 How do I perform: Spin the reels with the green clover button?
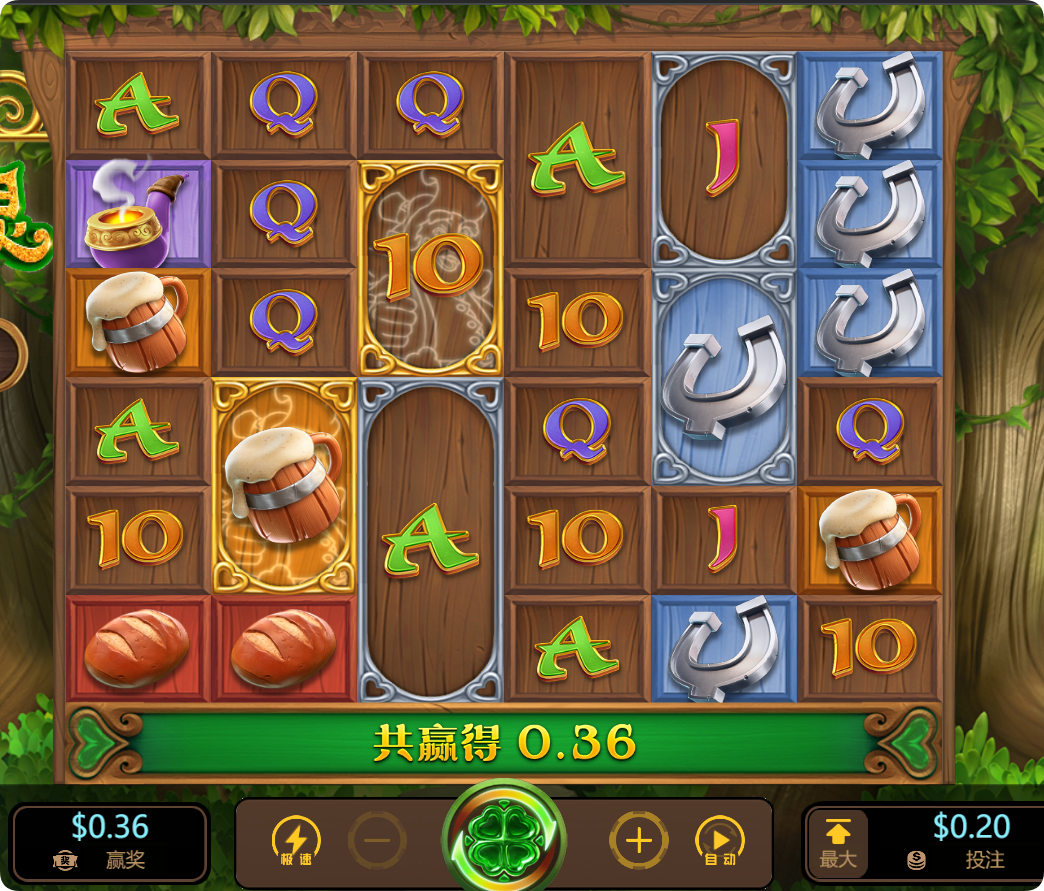coord(504,838)
